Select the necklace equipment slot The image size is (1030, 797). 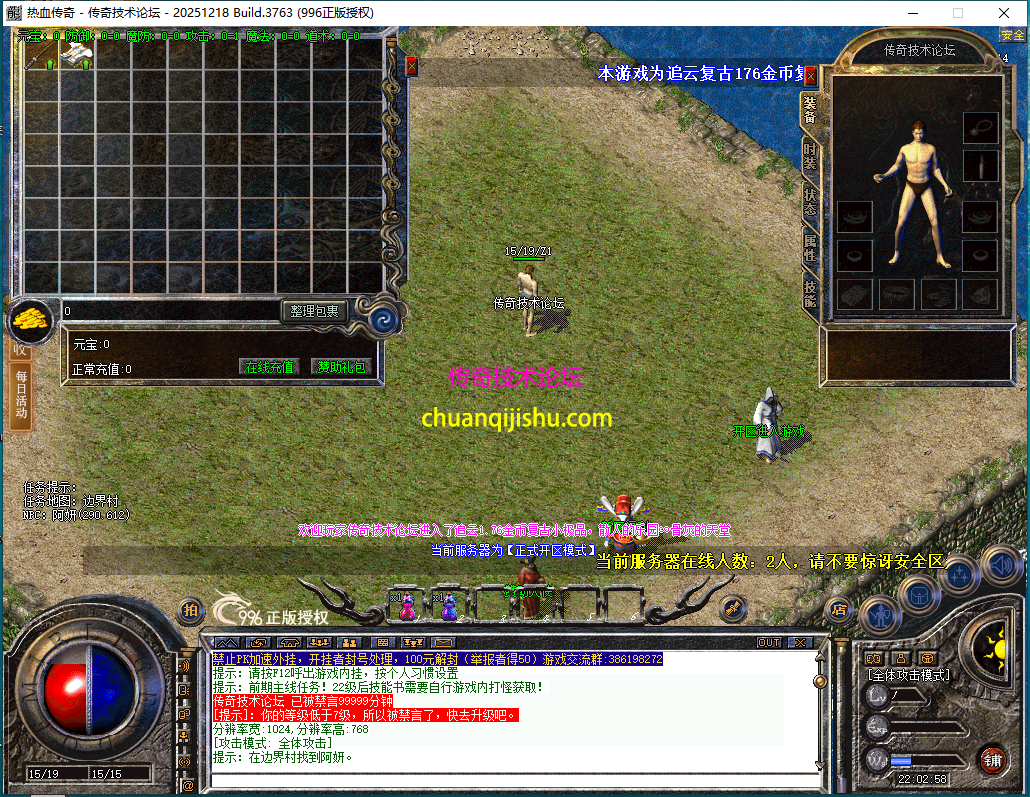pyautogui.click(x=979, y=127)
